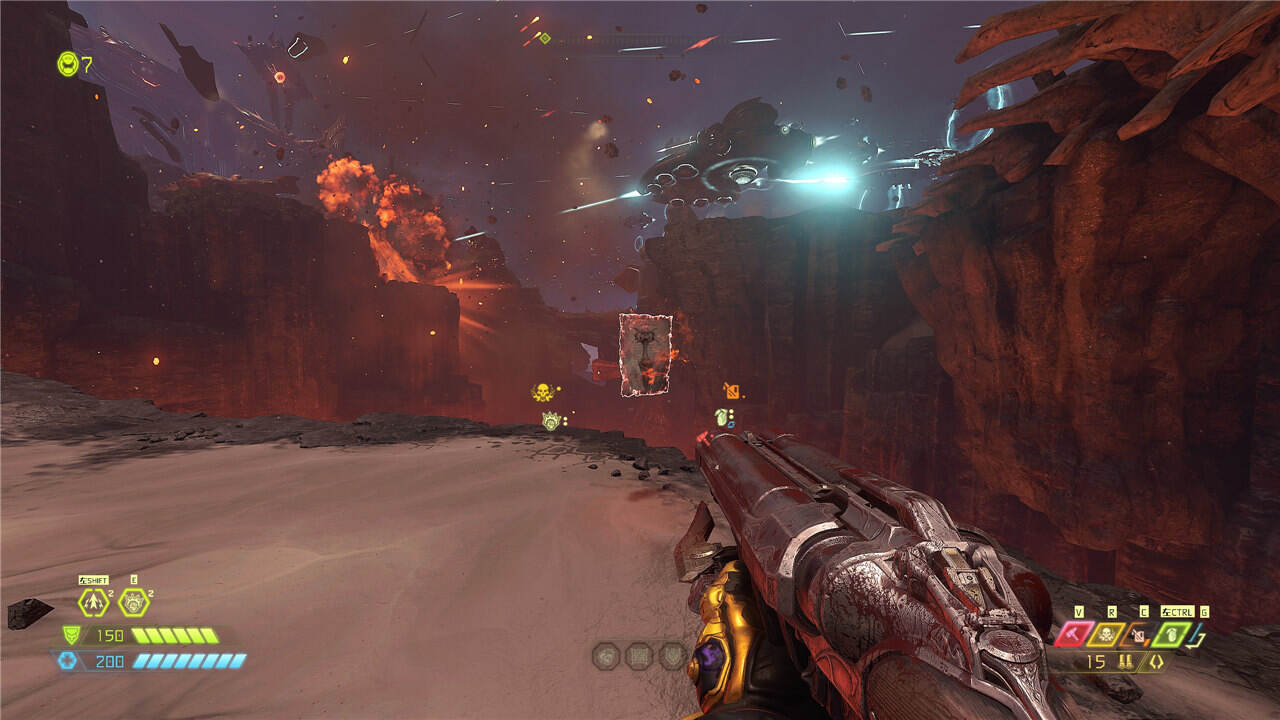This screenshot has width=1280, height=720.
Task: Activate the dash arrow ability icon
Action: 94,602
